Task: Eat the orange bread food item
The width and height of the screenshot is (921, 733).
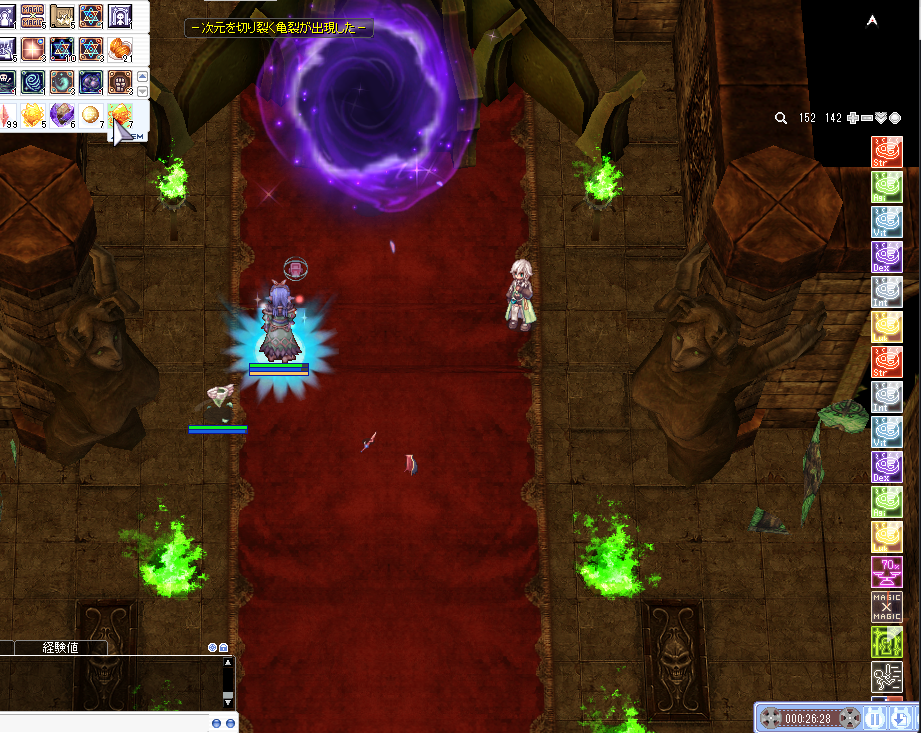Action: click(x=121, y=49)
